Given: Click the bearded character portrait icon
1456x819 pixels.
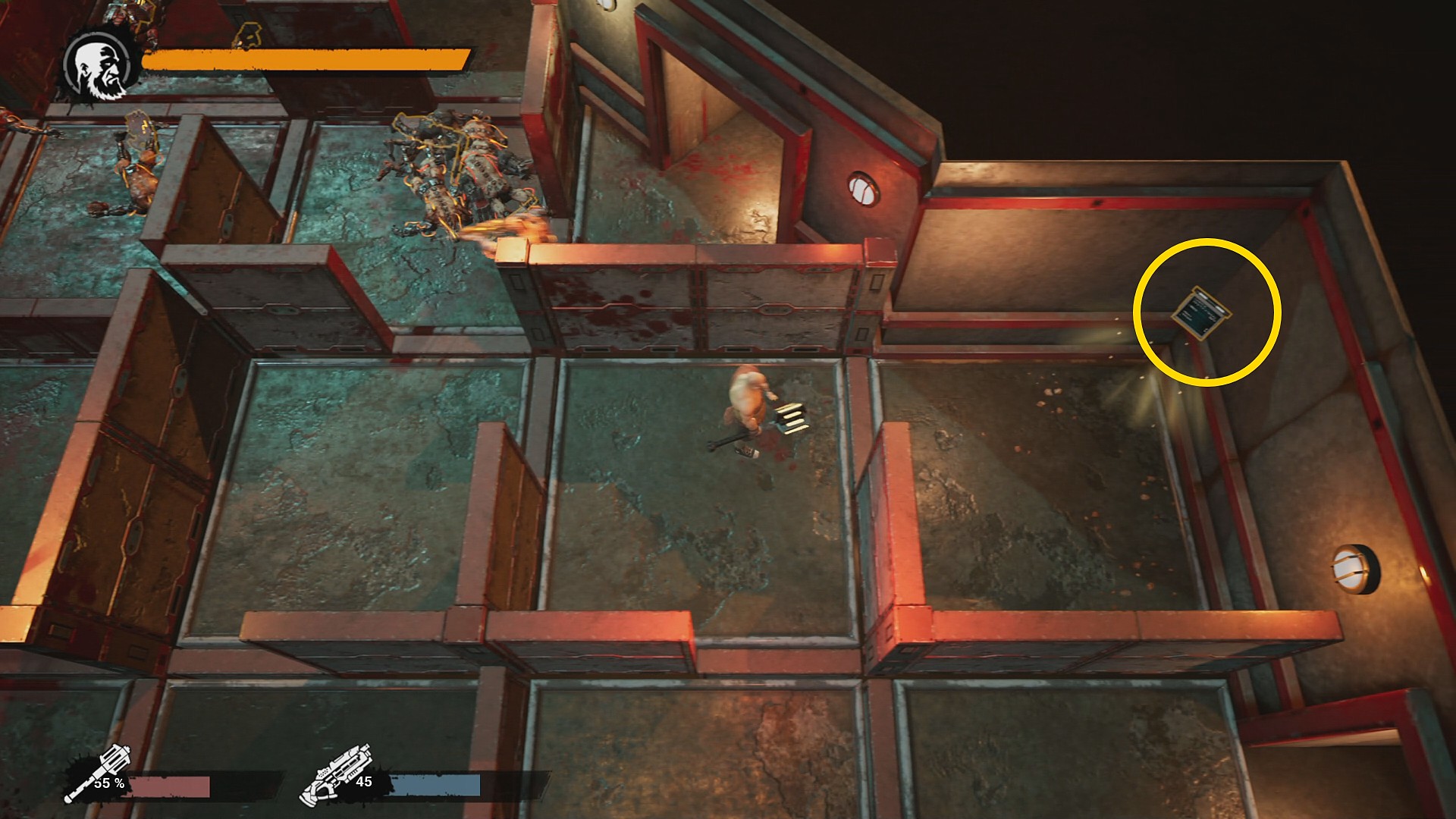Looking at the screenshot, I should coord(100,68).
